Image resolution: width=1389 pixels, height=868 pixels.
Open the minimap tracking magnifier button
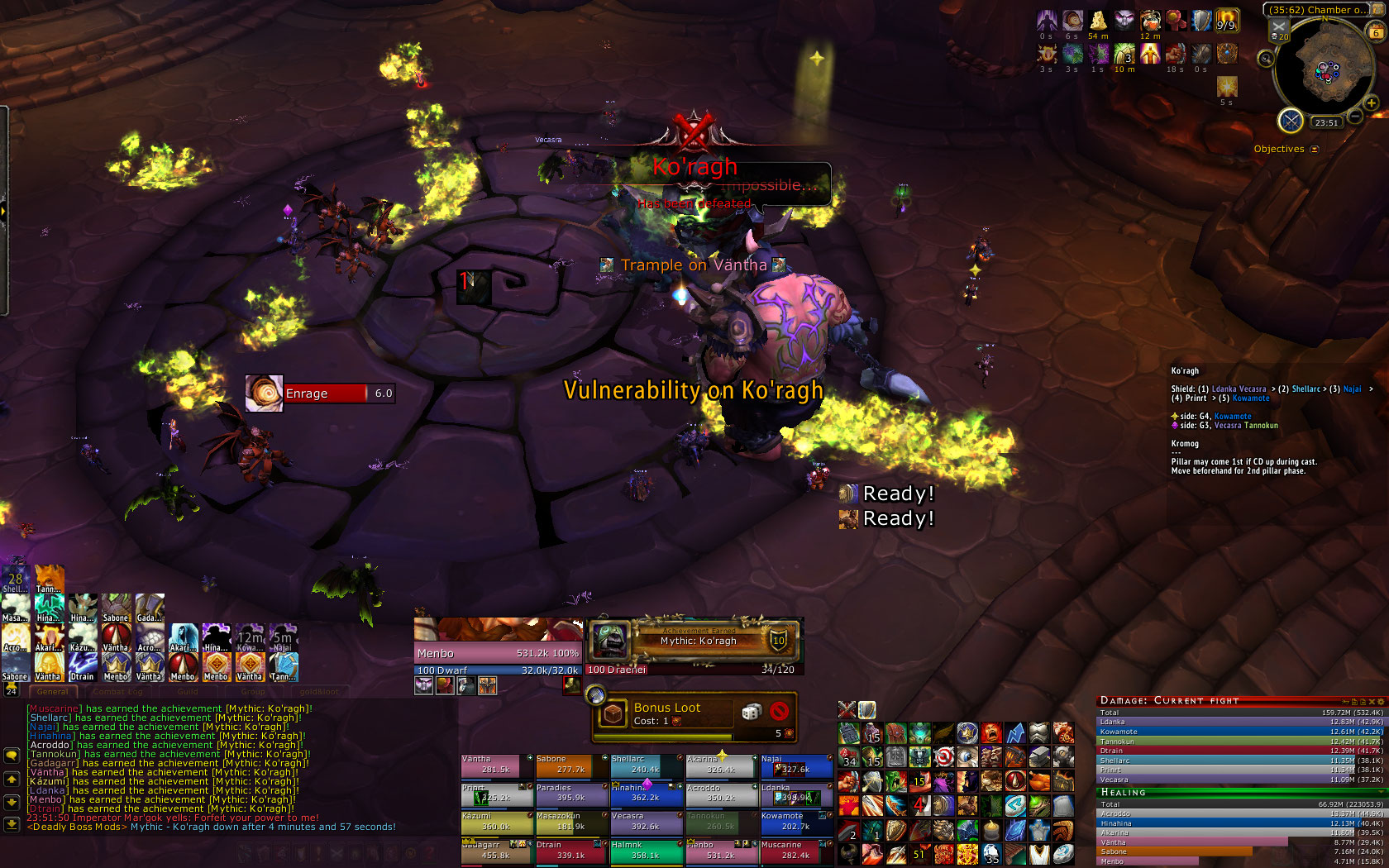pos(1266,59)
